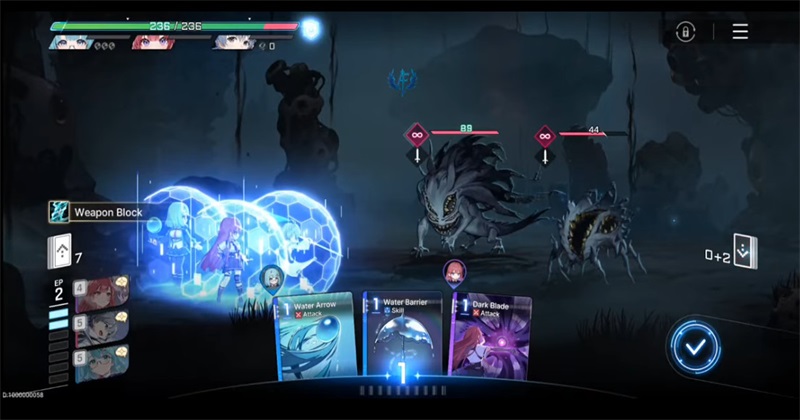Inspect the Weapon Block status

[98, 212]
